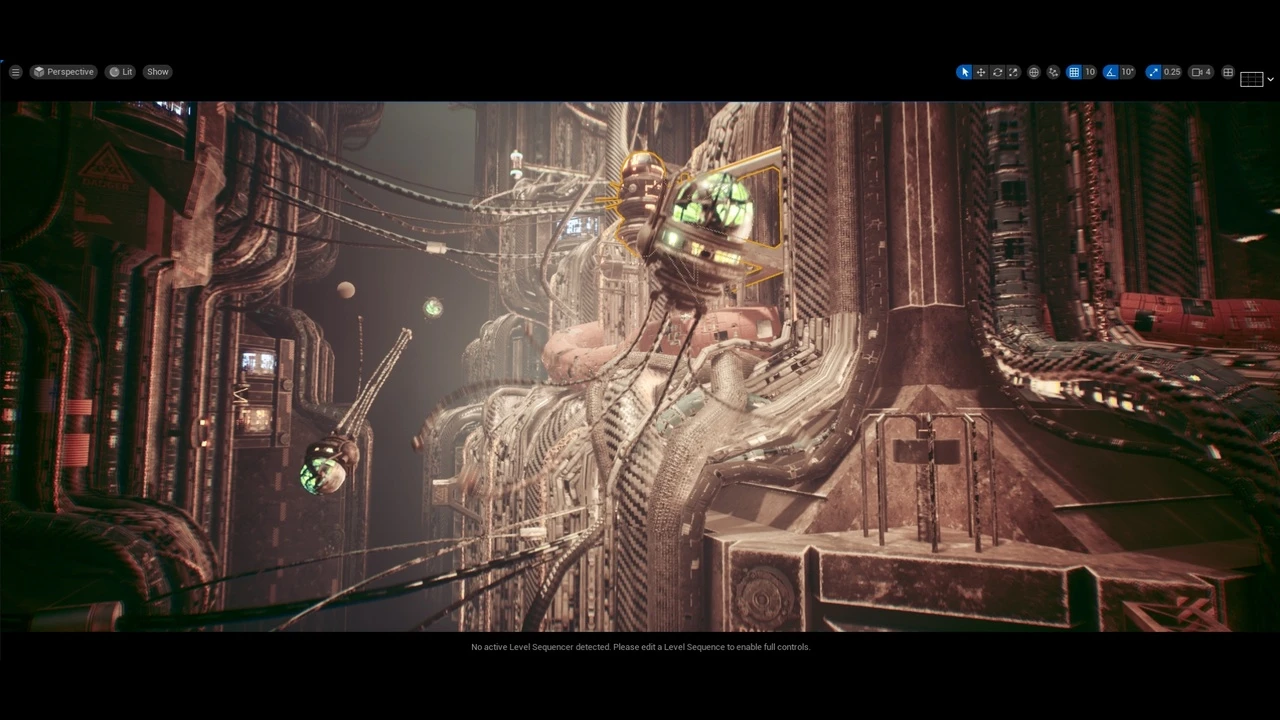
Task: Toggle grid snapping
Action: coord(1074,72)
